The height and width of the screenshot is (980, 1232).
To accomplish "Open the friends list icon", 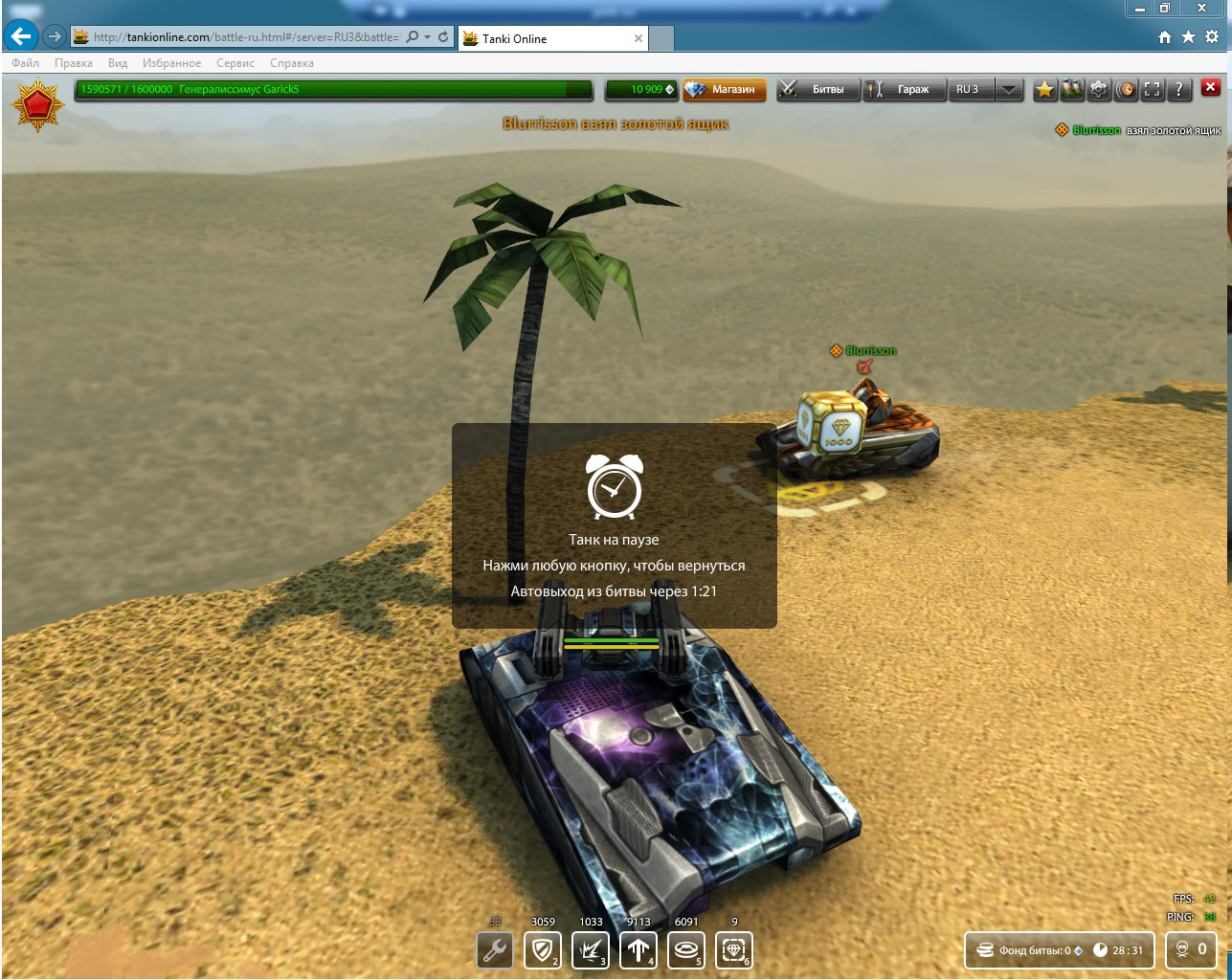I will (1071, 89).
